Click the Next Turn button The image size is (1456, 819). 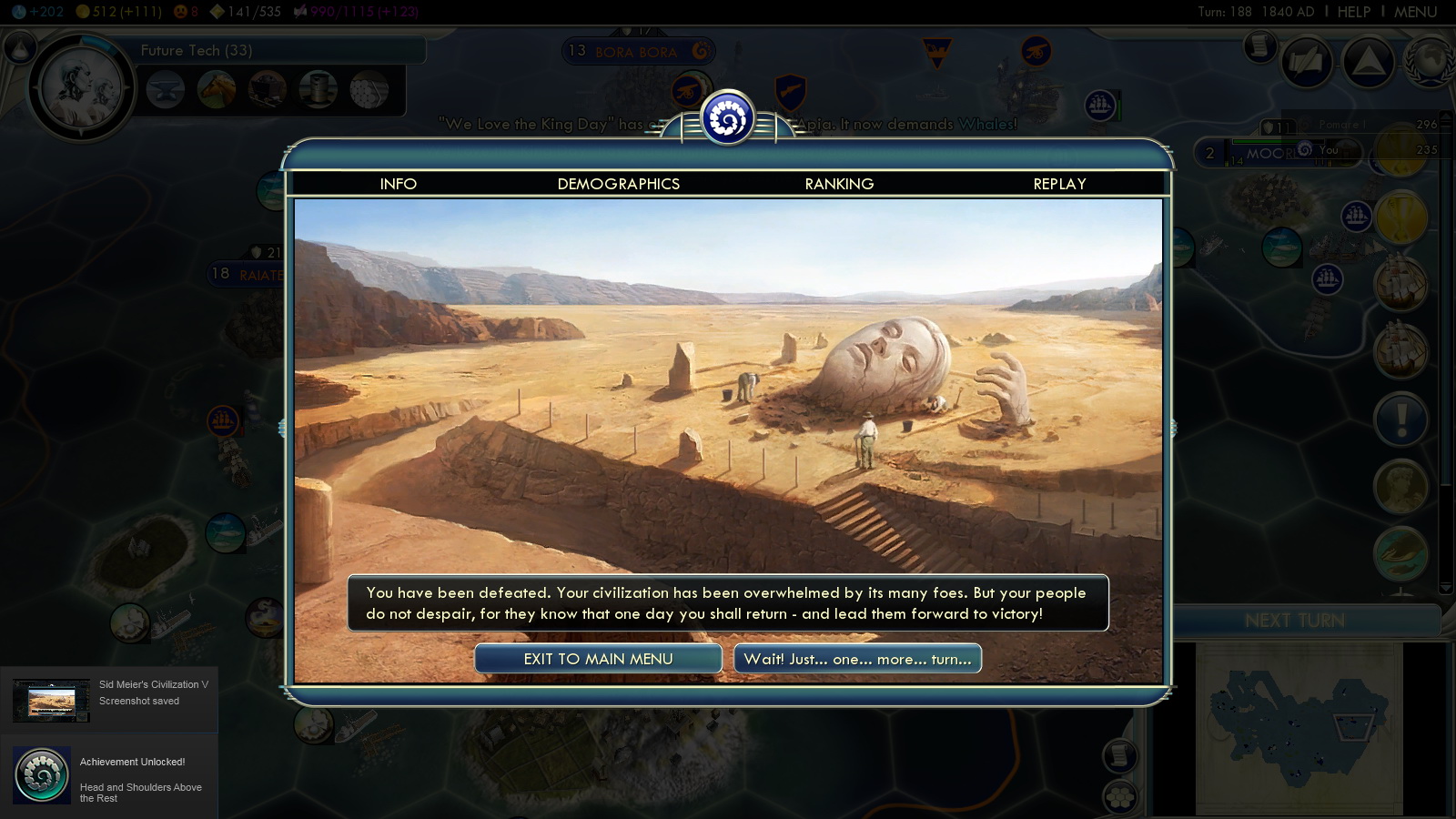pos(1294,621)
